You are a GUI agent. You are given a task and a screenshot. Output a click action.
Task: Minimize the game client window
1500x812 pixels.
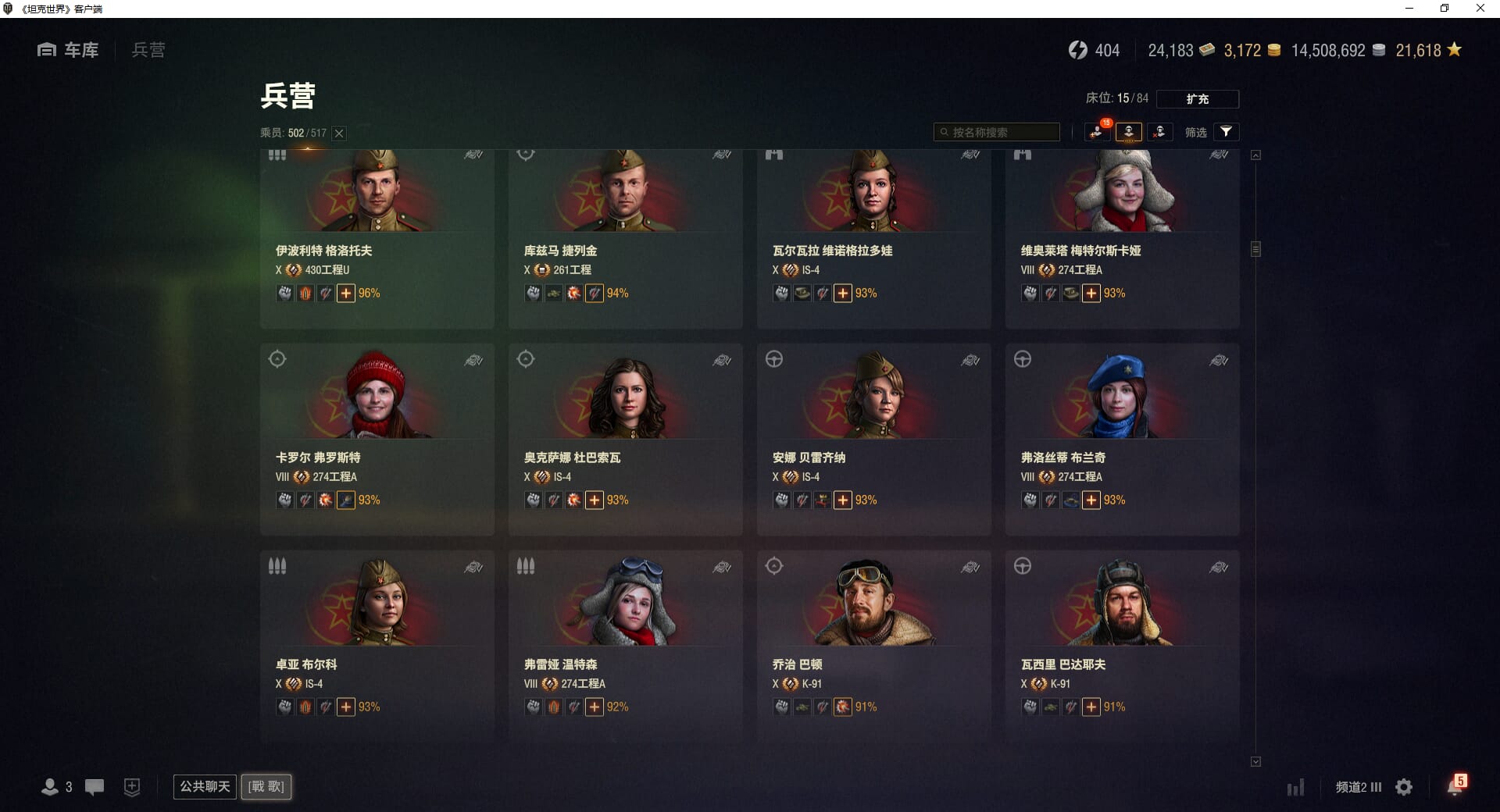[1409, 9]
